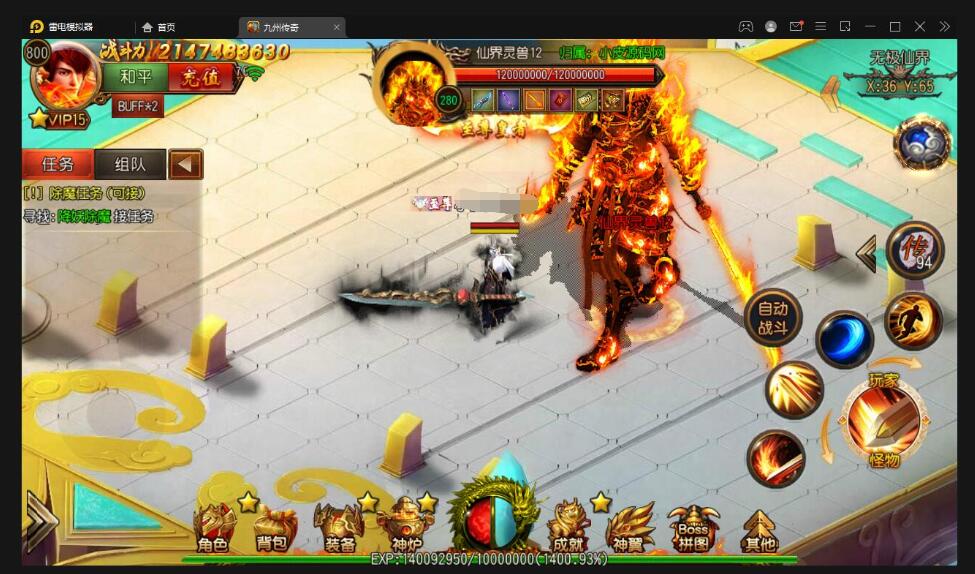Open the 角色 character menu

point(214,529)
